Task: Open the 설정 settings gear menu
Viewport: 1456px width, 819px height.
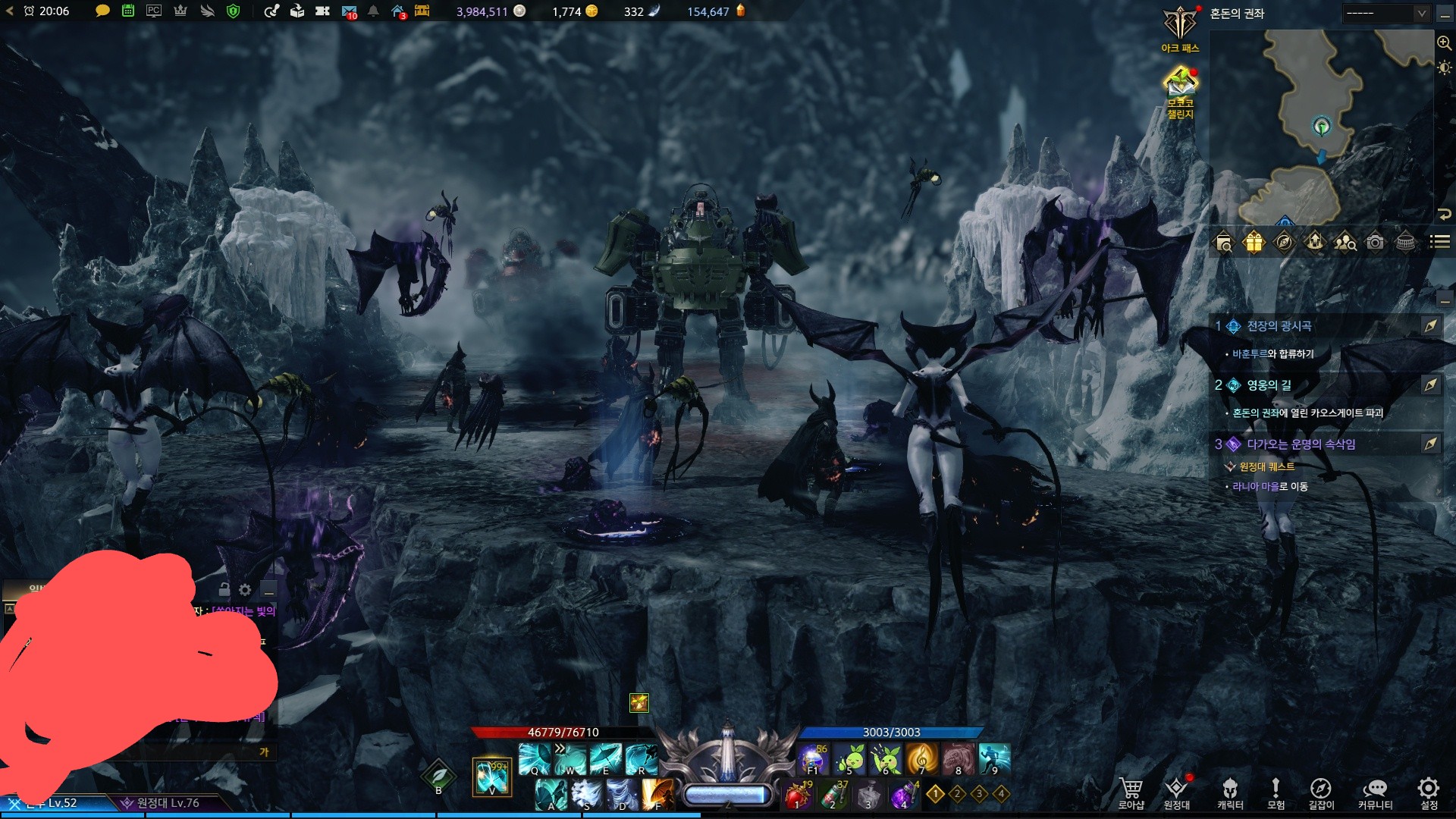Action: [1429, 792]
